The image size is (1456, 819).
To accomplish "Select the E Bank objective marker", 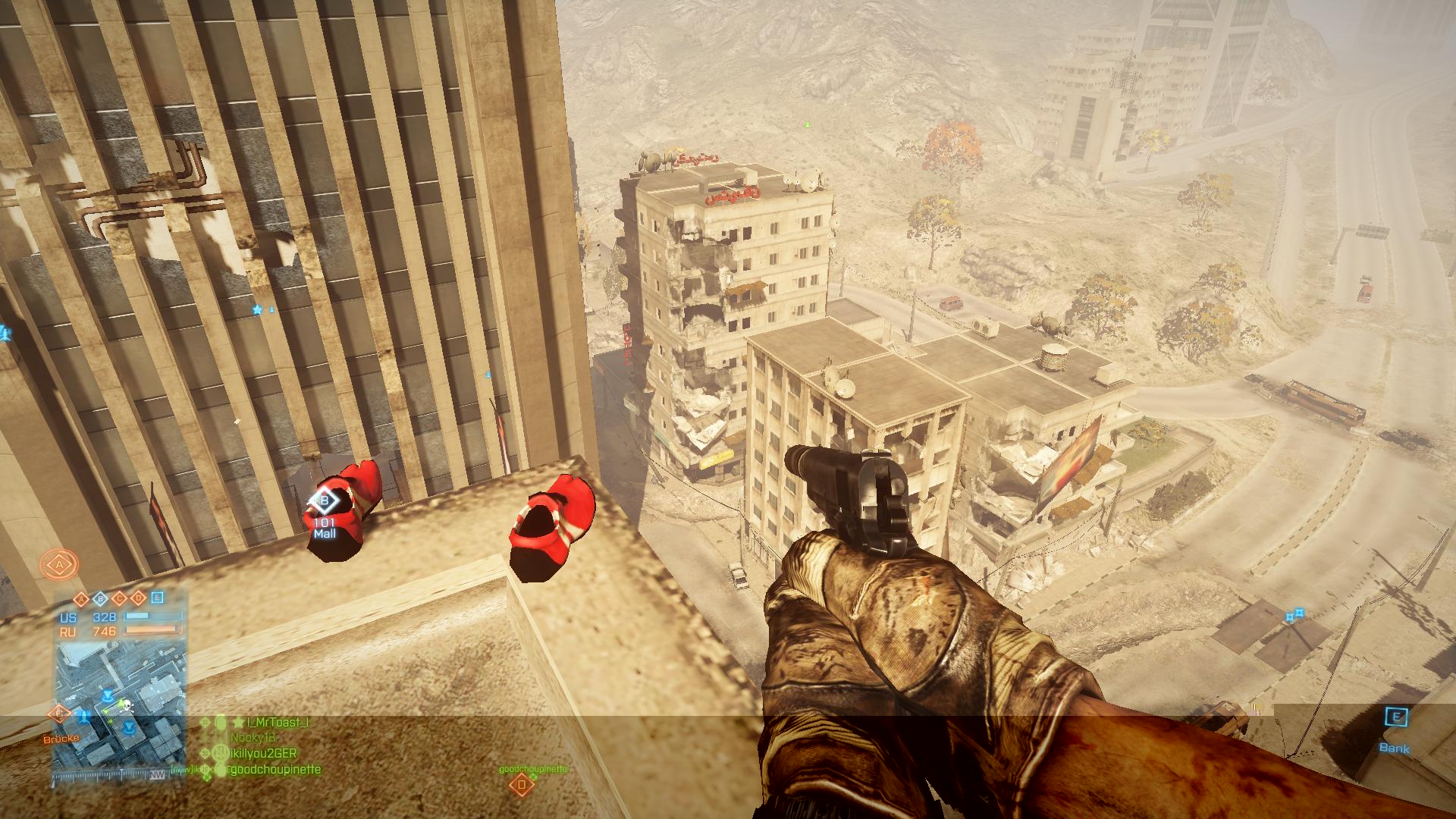I will [1395, 717].
